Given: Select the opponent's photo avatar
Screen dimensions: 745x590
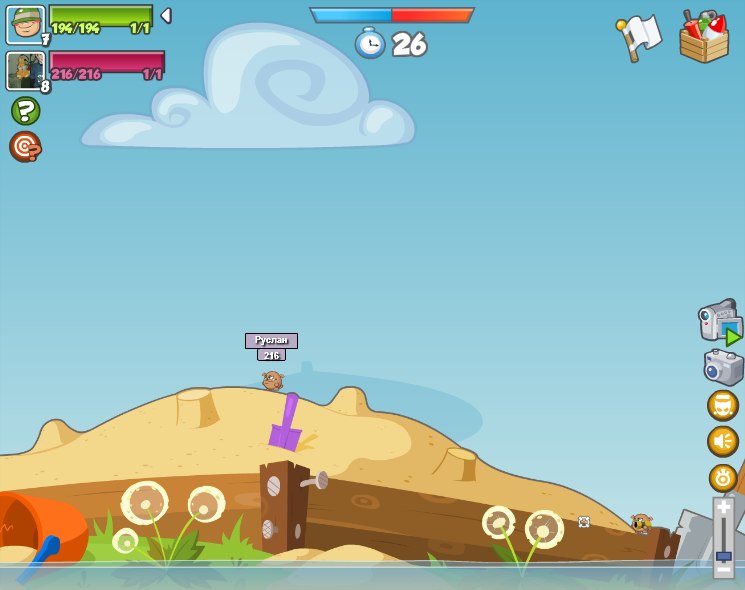Looking at the screenshot, I should coord(25,71).
